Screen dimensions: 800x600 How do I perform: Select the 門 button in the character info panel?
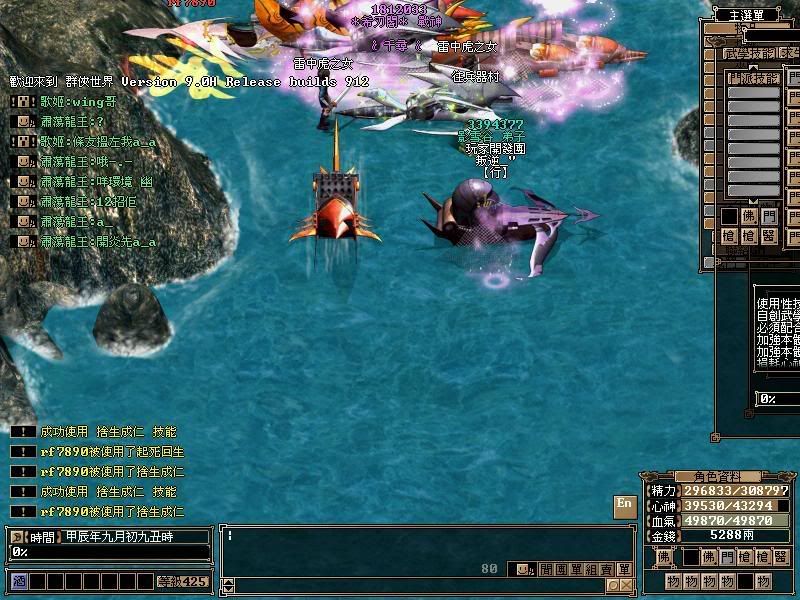click(x=725, y=556)
